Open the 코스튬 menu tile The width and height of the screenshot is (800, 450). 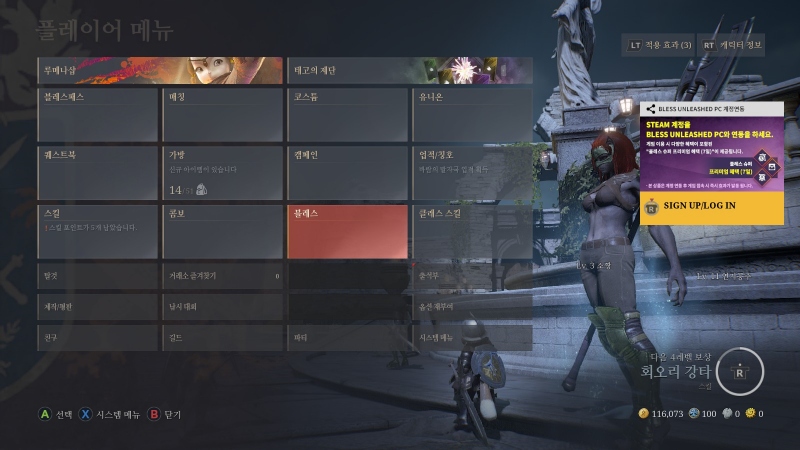347,115
